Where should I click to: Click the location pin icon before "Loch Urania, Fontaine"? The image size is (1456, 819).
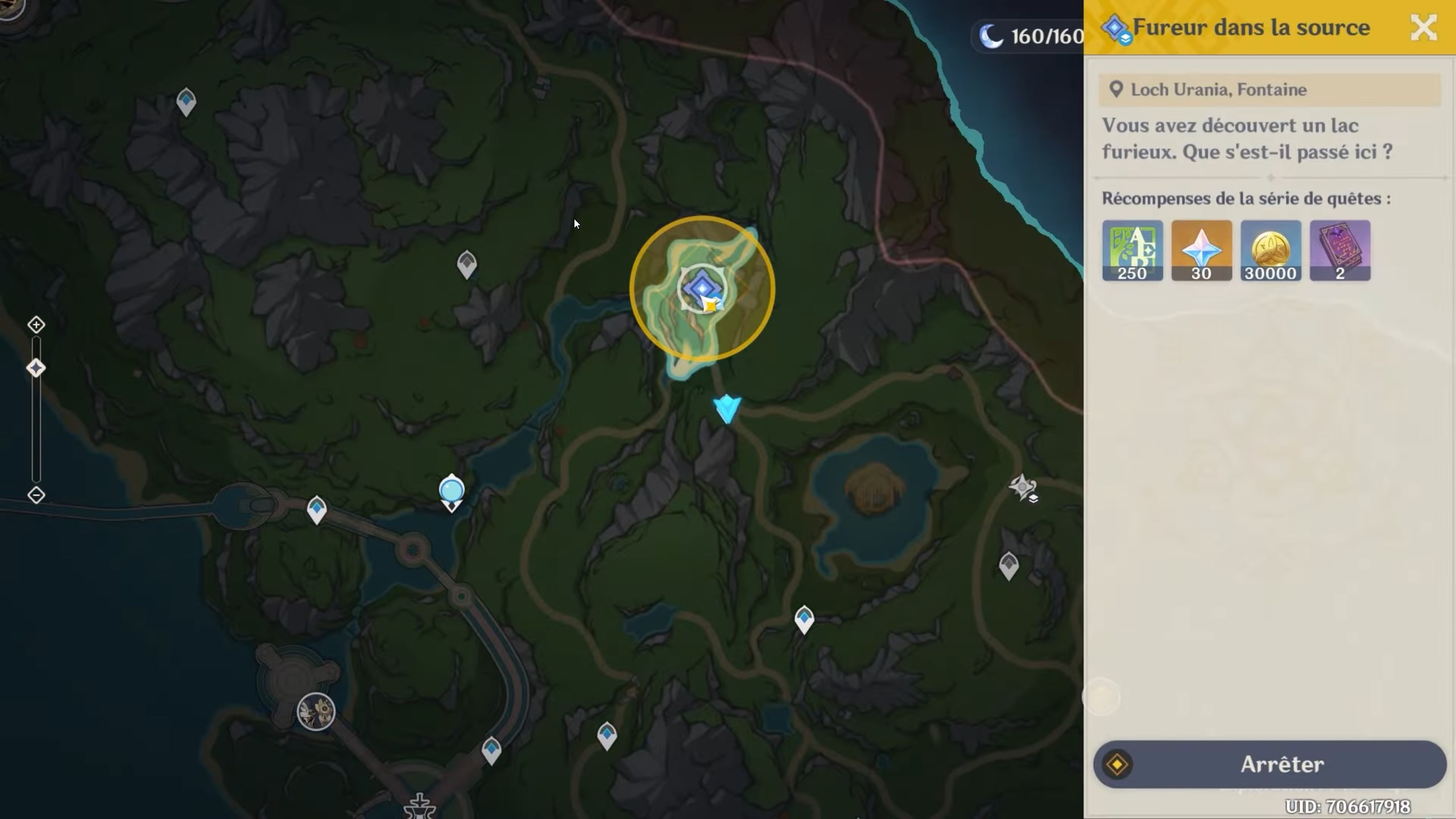coord(1116,89)
